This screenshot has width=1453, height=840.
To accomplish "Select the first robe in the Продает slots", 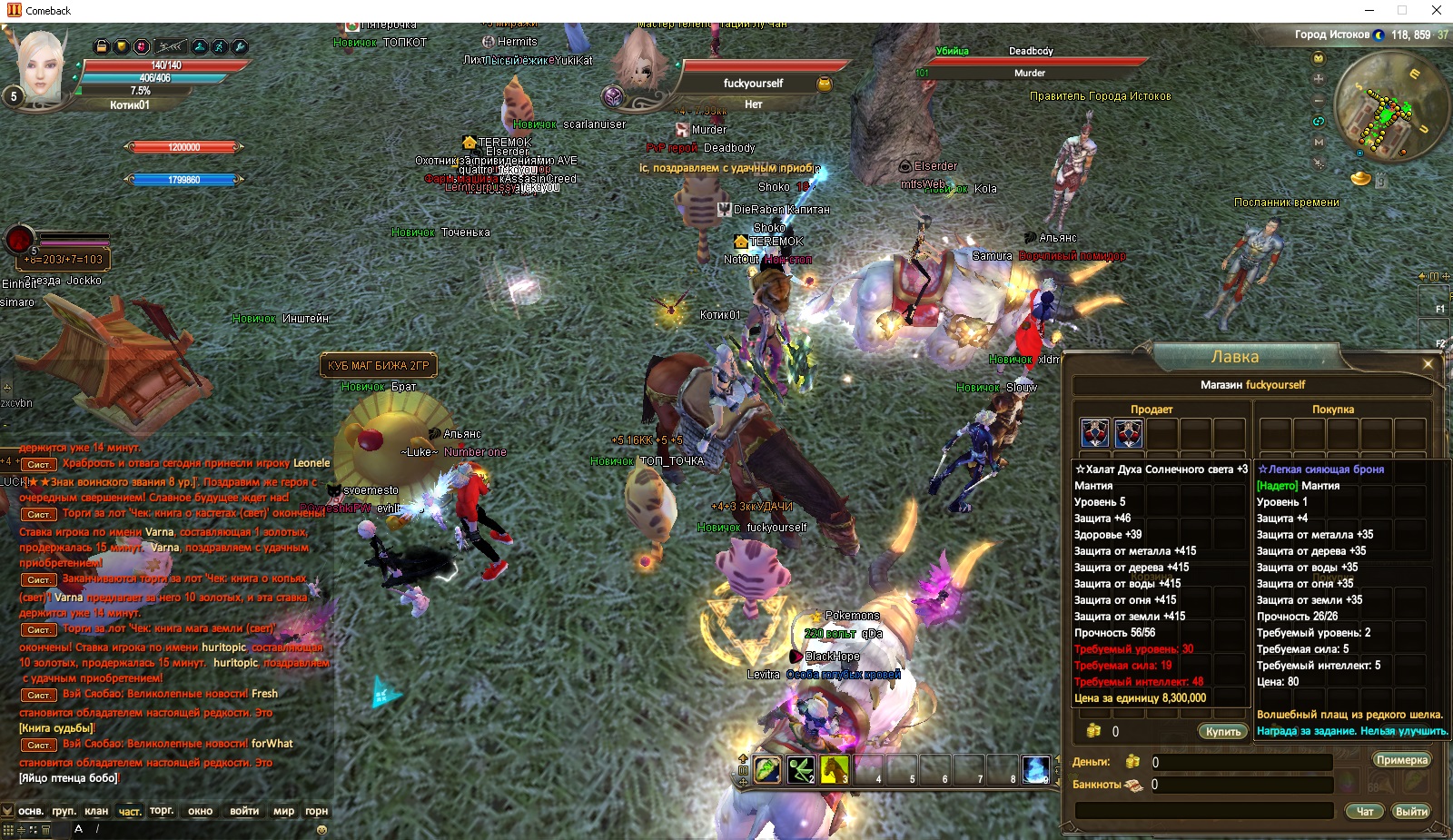I will click(x=1095, y=433).
